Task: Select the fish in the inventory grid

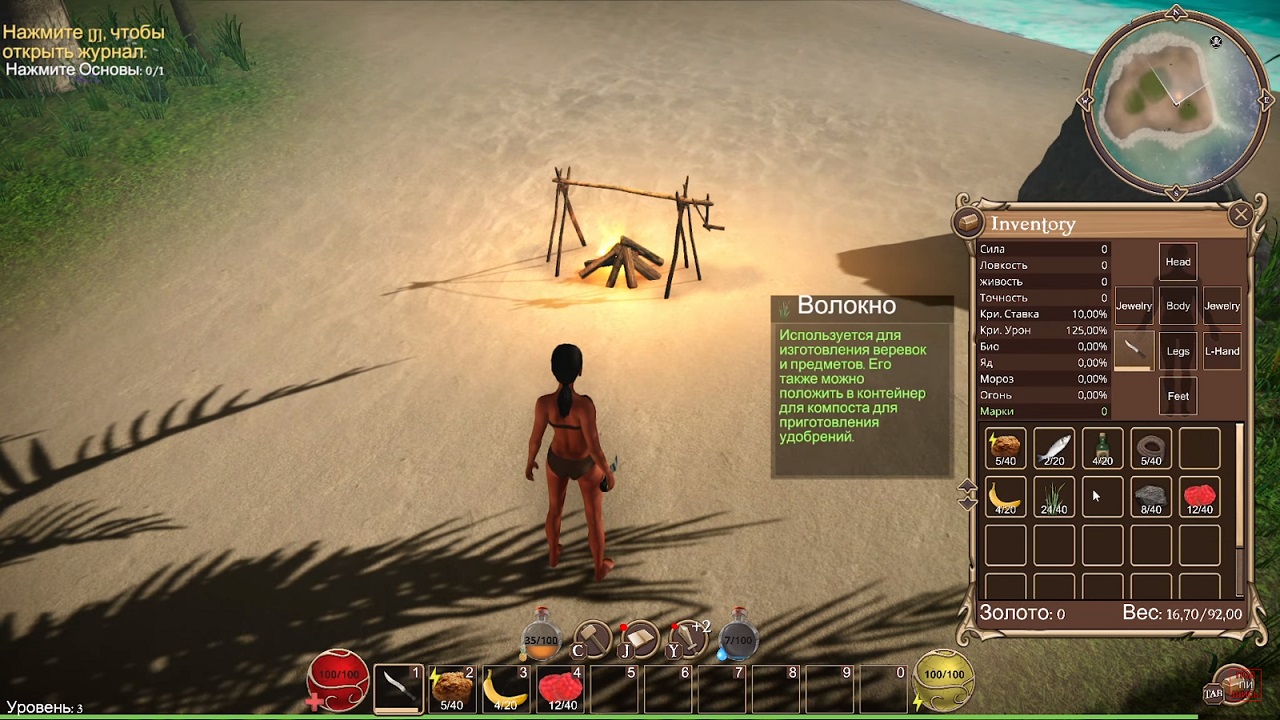Action: [1054, 449]
